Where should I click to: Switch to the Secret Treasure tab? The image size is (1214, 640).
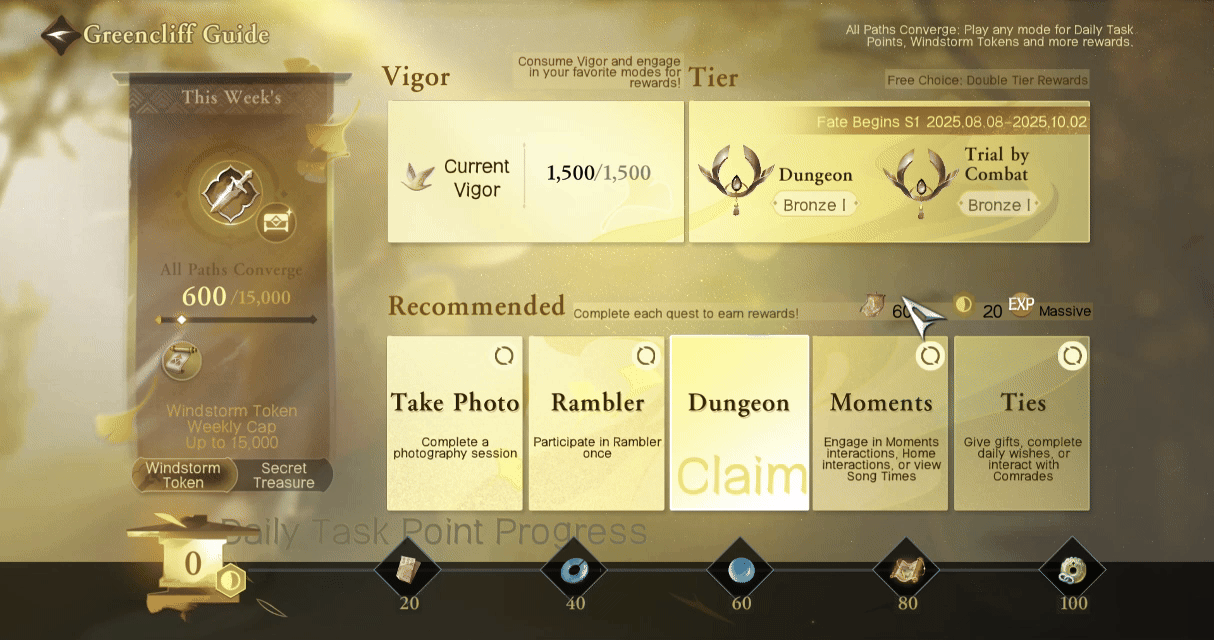284,475
